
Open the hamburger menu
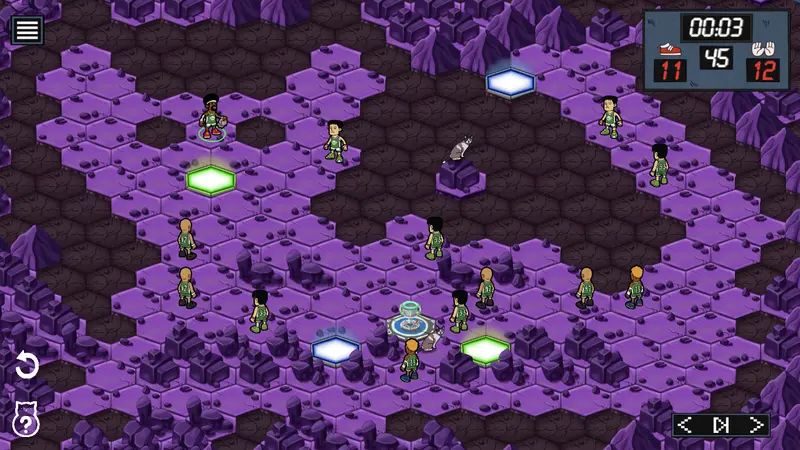click(27, 30)
